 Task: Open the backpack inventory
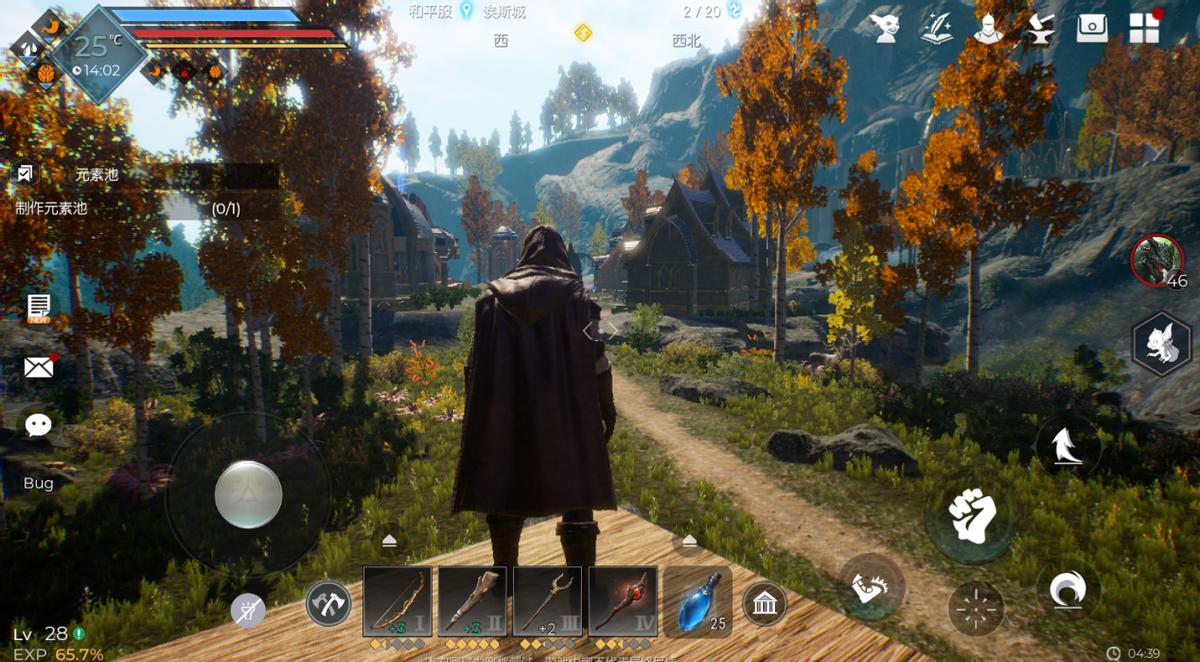[x=1092, y=28]
